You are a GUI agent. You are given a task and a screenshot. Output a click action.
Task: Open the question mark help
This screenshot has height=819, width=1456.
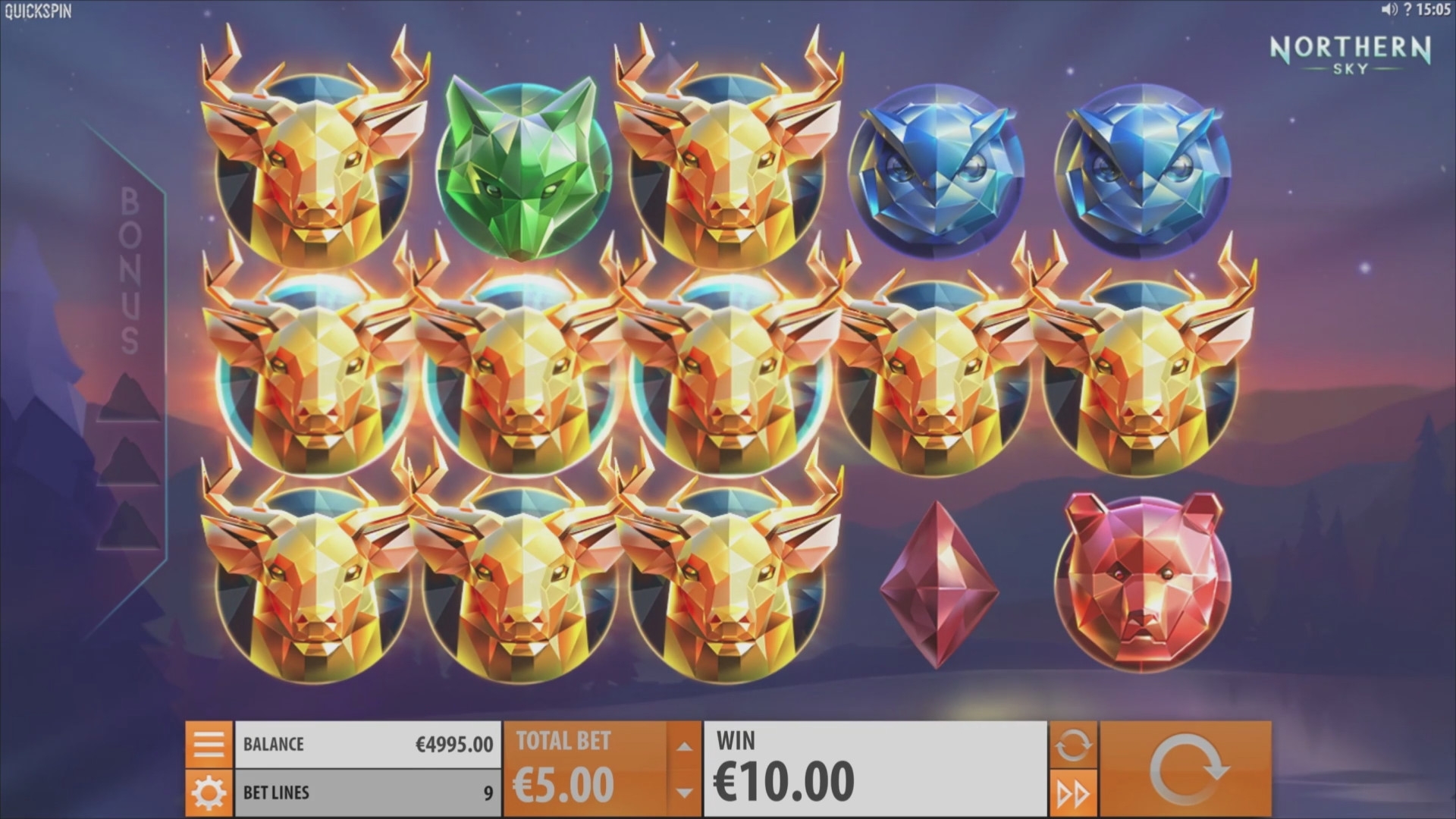tap(1407, 10)
